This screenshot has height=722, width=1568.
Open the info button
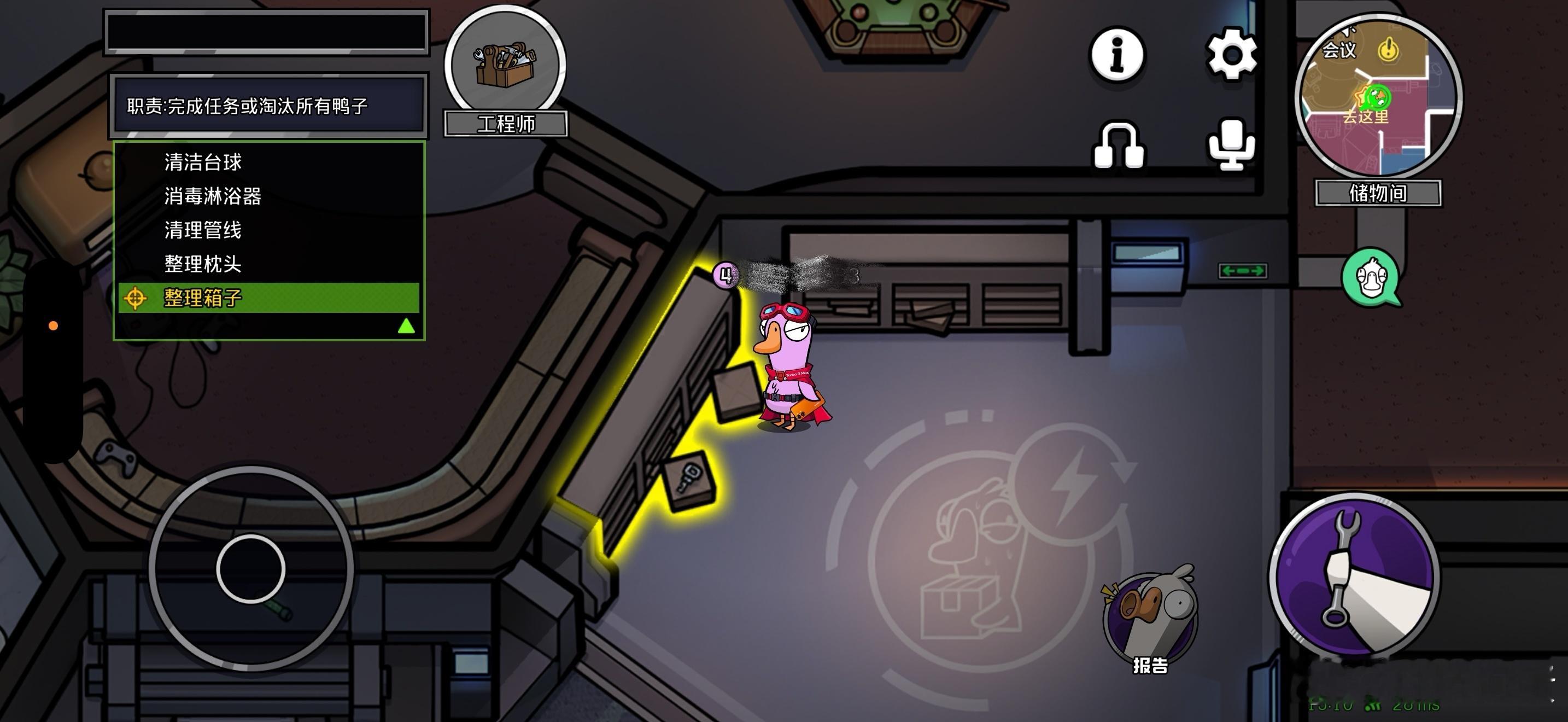pyautogui.click(x=1116, y=55)
